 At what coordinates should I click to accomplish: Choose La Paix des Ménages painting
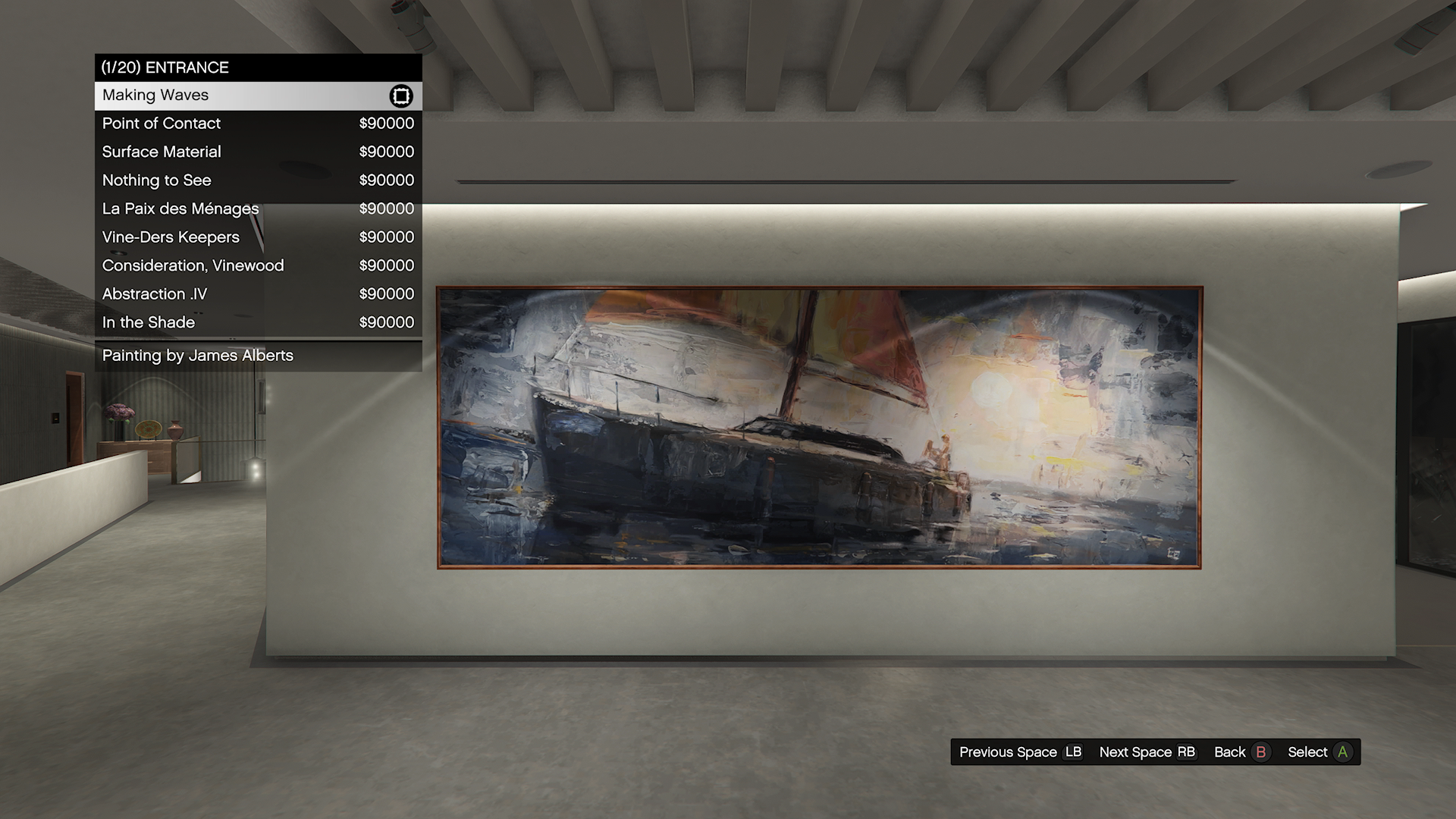pyautogui.click(x=258, y=209)
